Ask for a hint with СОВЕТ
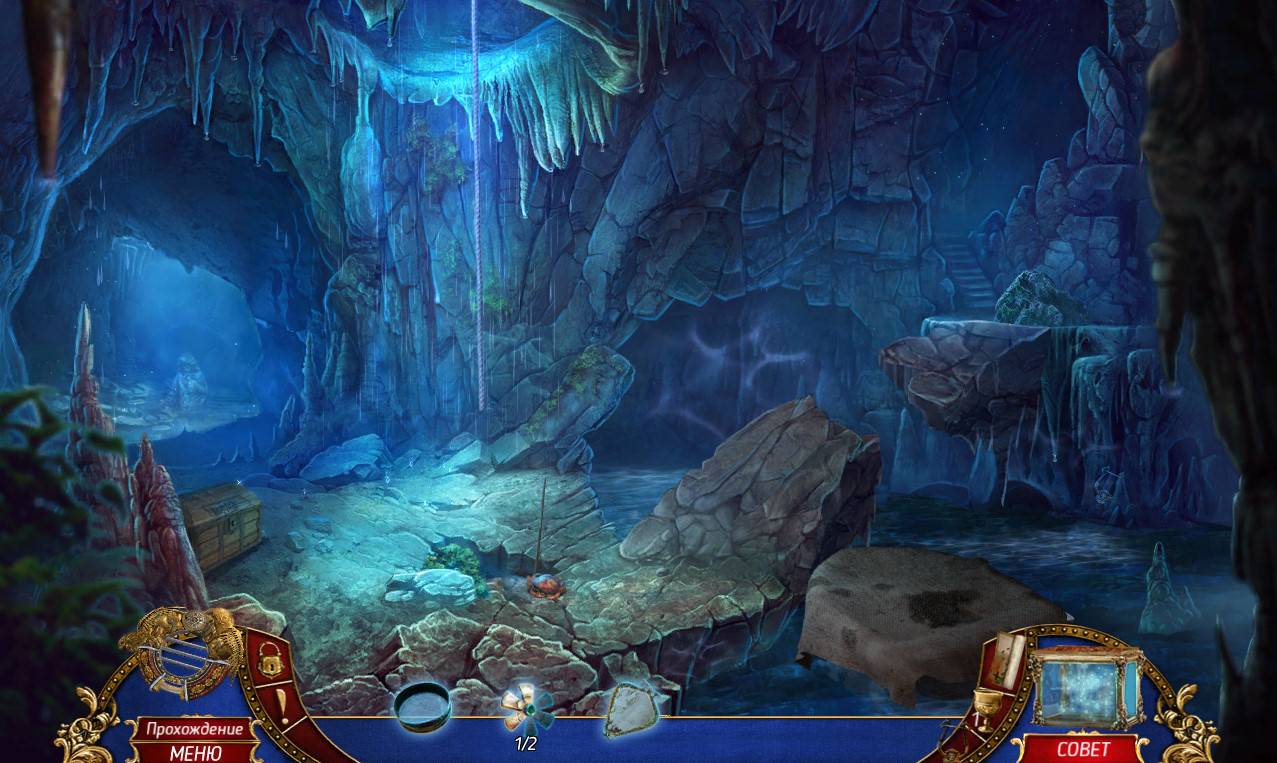 tap(1083, 749)
